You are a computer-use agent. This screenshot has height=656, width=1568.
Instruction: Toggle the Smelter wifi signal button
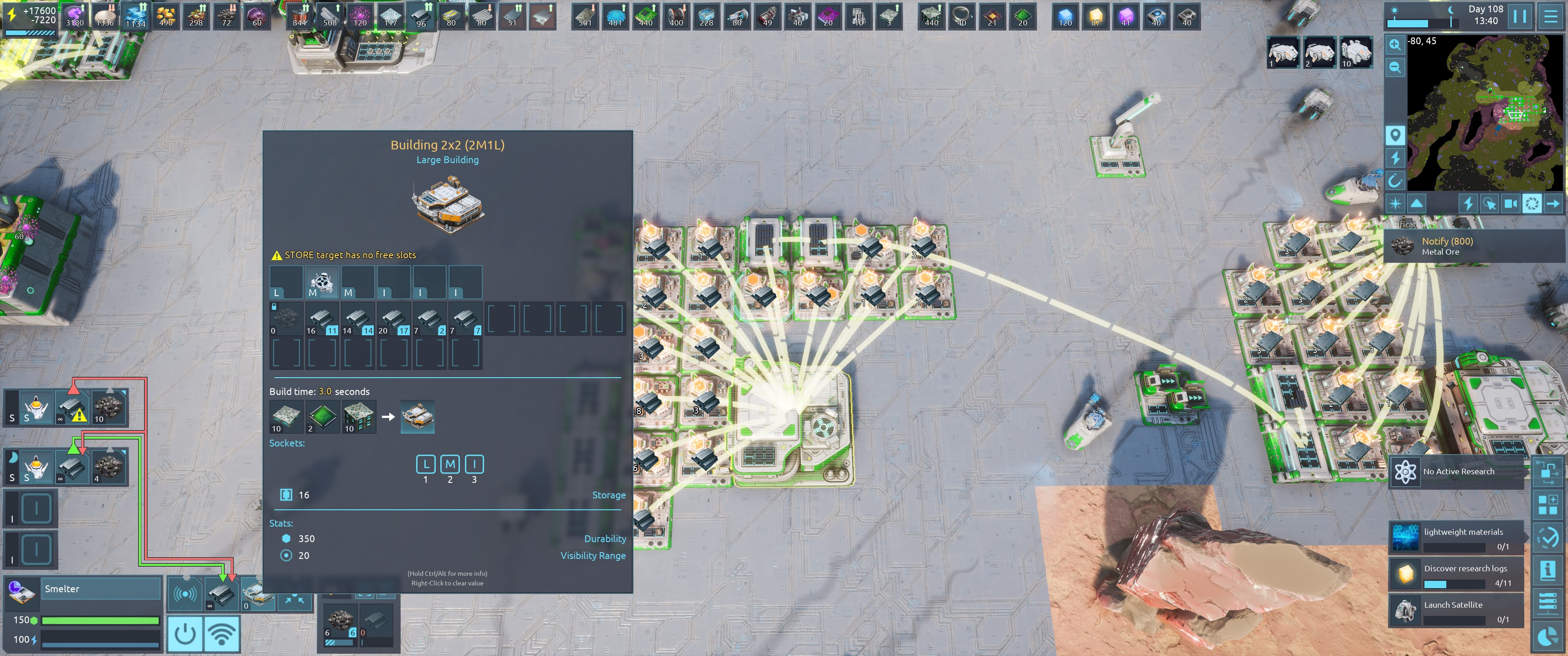click(x=222, y=634)
